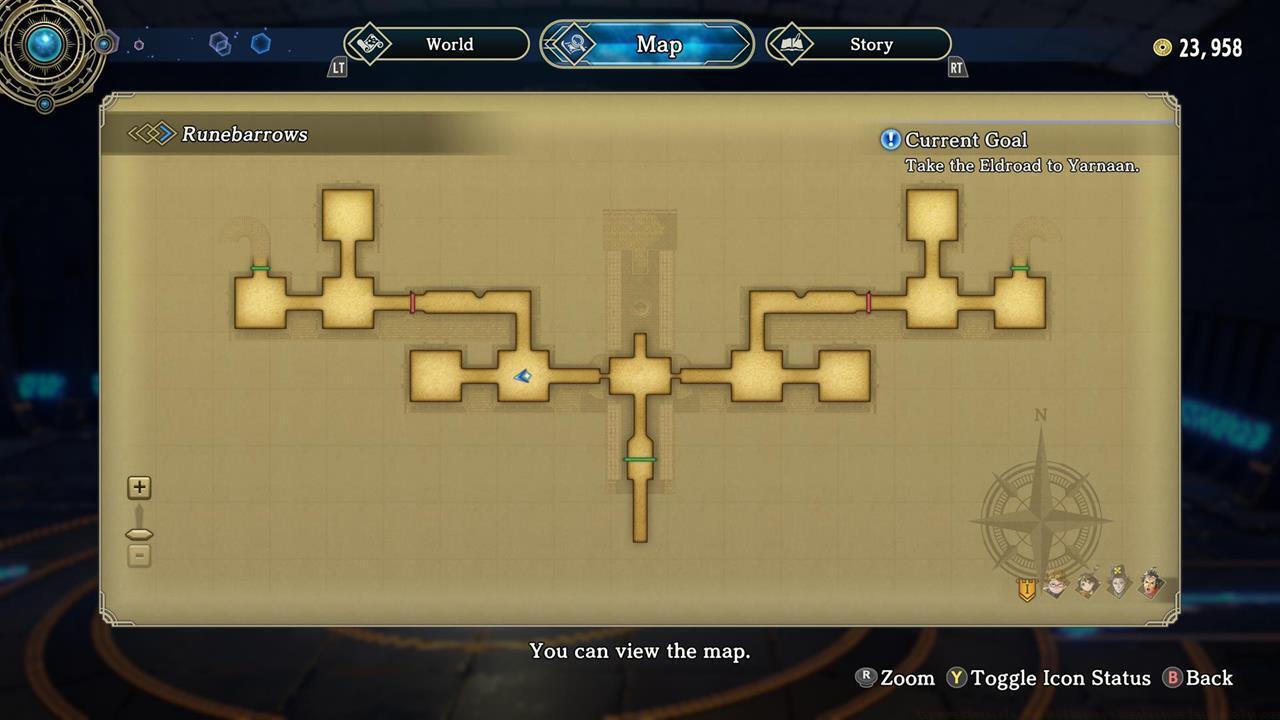Click the LT trigger icon beside World
The height and width of the screenshot is (720, 1280).
point(337,68)
